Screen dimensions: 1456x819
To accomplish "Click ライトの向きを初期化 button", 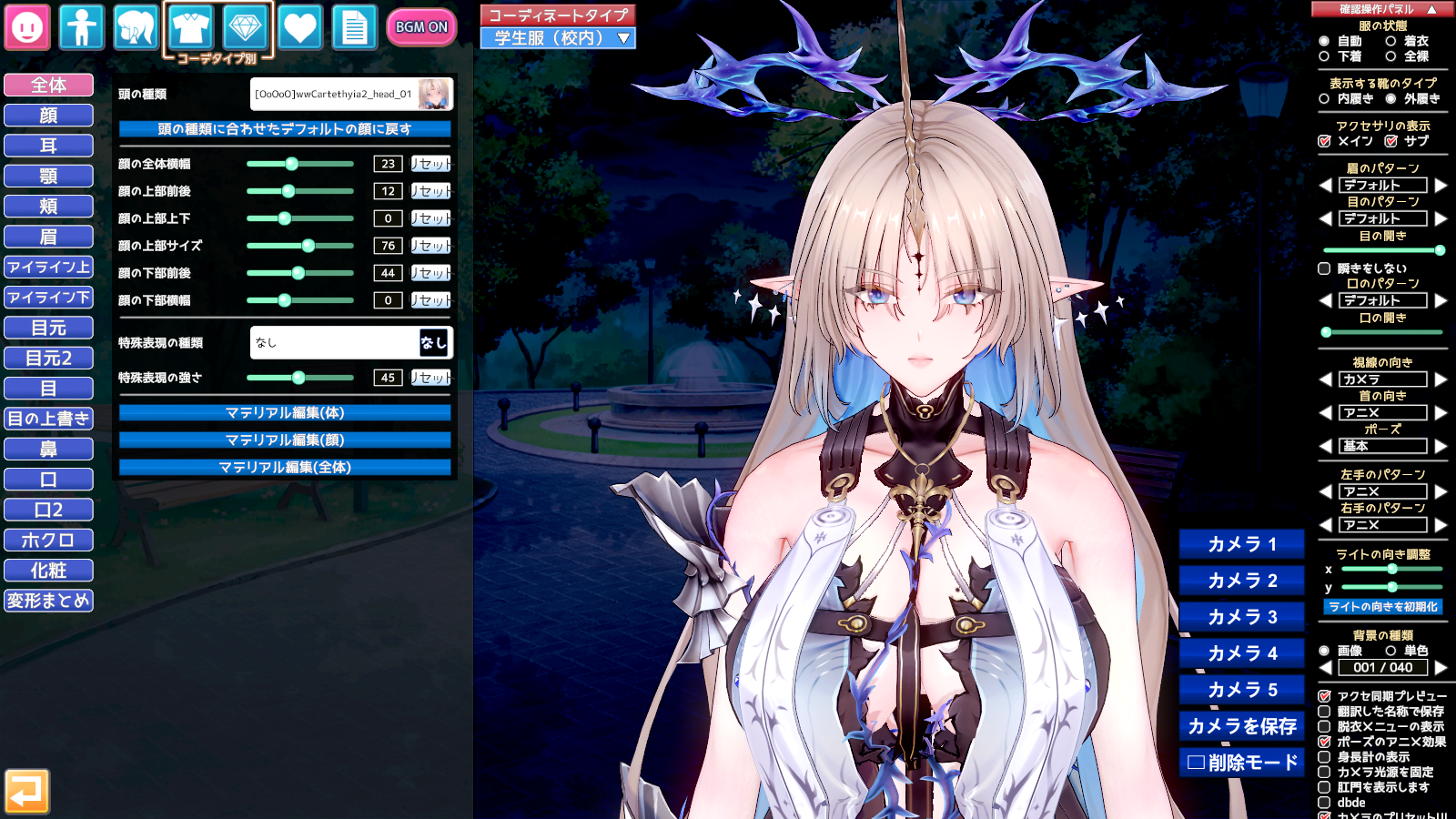I will click(x=1383, y=607).
